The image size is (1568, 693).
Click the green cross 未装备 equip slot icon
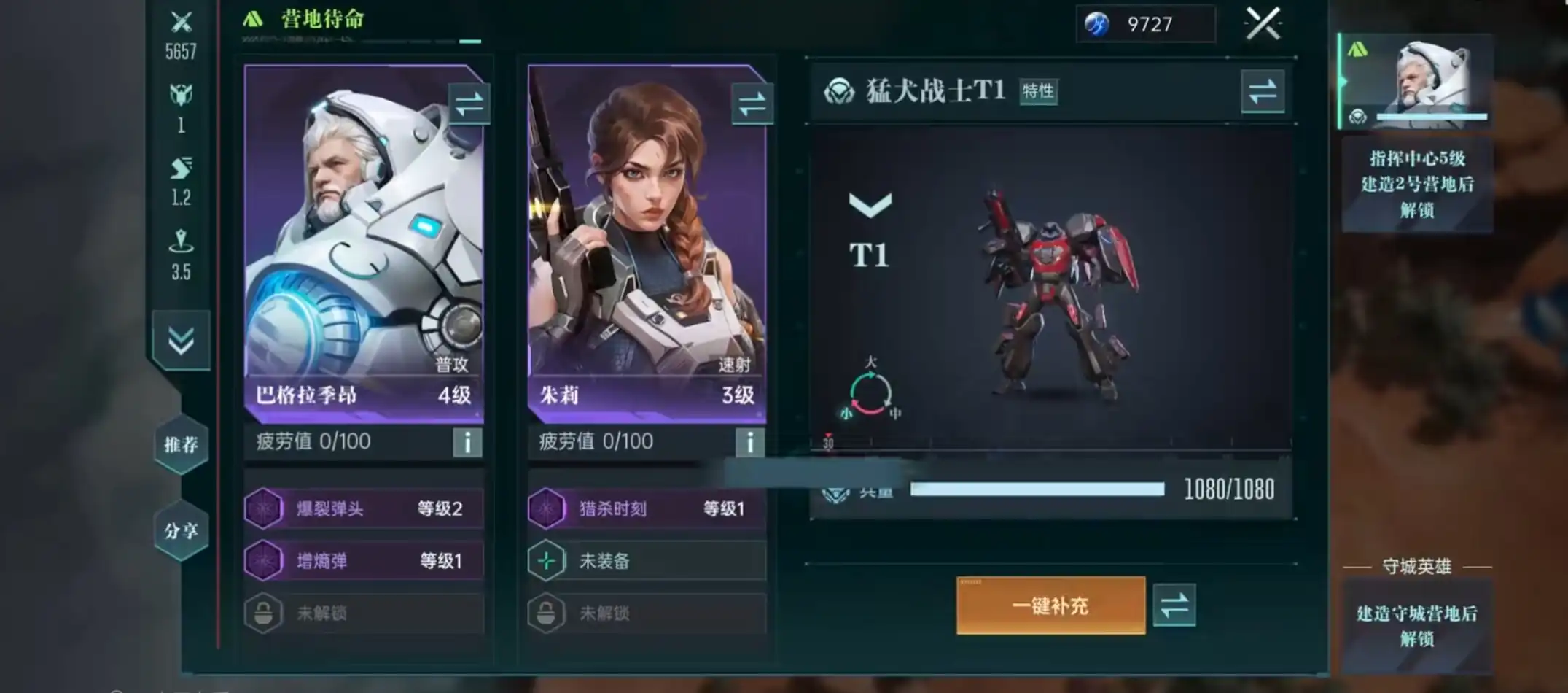[x=547, y=561]
